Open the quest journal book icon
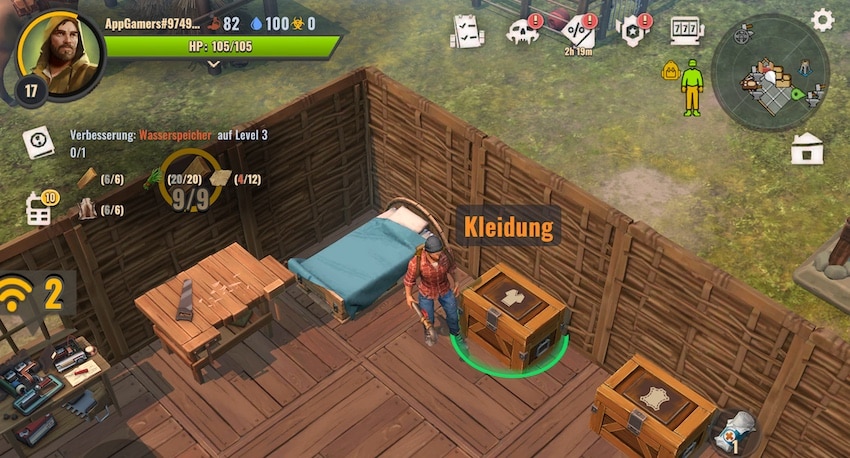850x458 pixels. pos(38,142)
